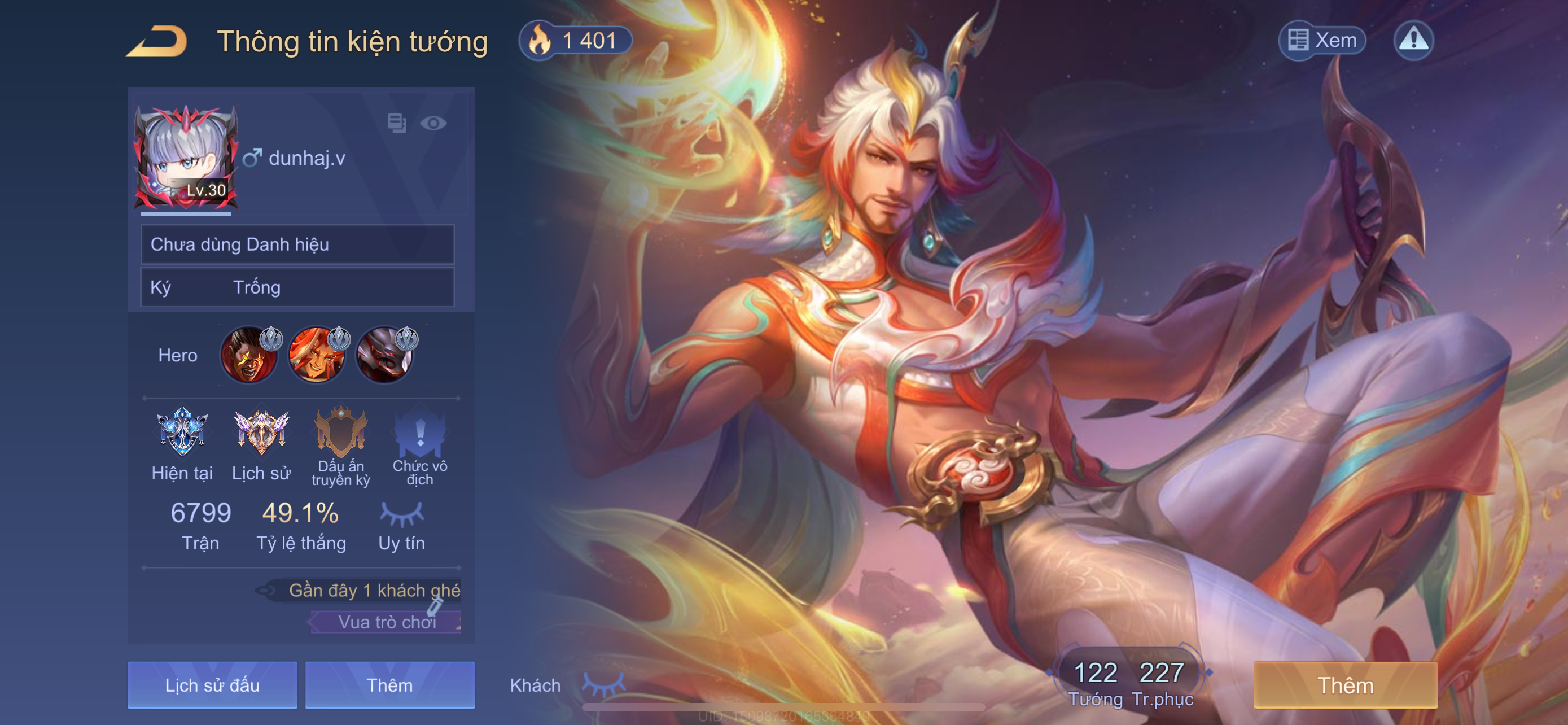This screenshot has height=725, width=1568.
Task: Open the 1 401 flame popularity counter
Action: [575, 41]
